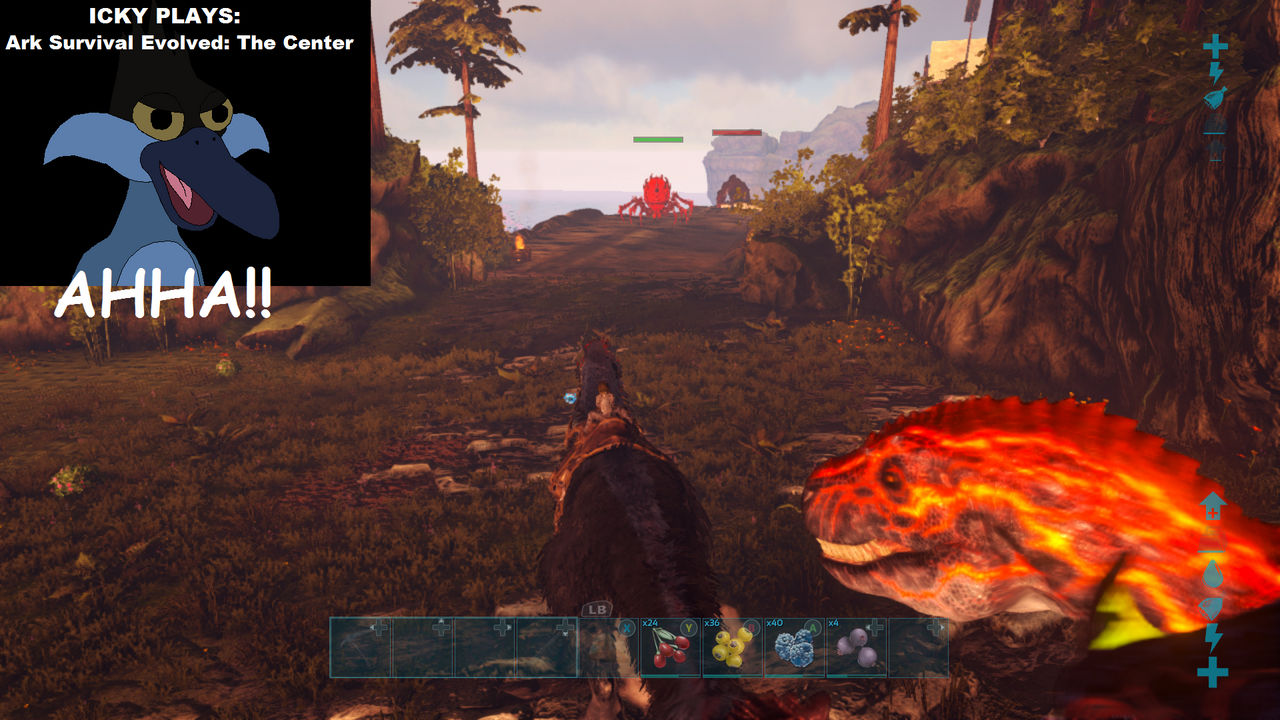Image resolution: width=1280 pixels, height=720 pixels.
Task: Pick the purple Mejoberry hotbar slot
Action: click(856, 647)
